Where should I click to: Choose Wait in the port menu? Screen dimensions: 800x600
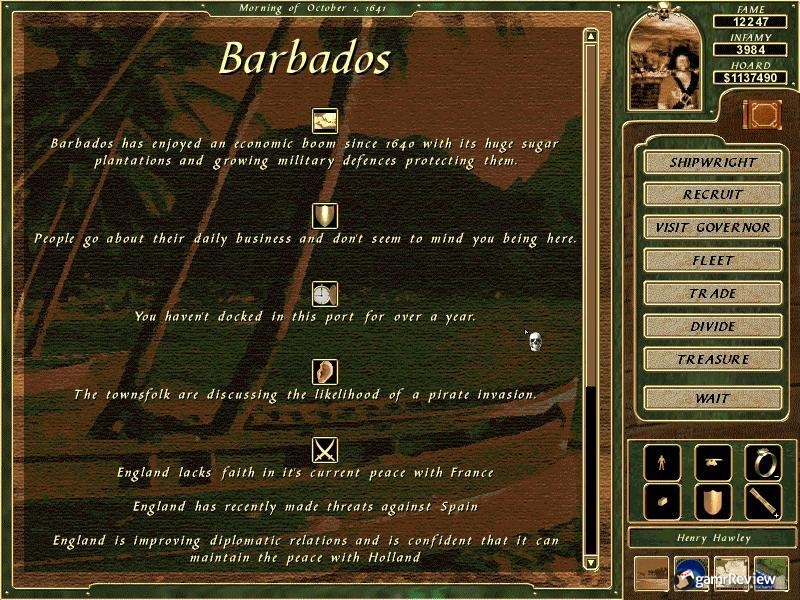pyautogui.click(x=712, y=398)
